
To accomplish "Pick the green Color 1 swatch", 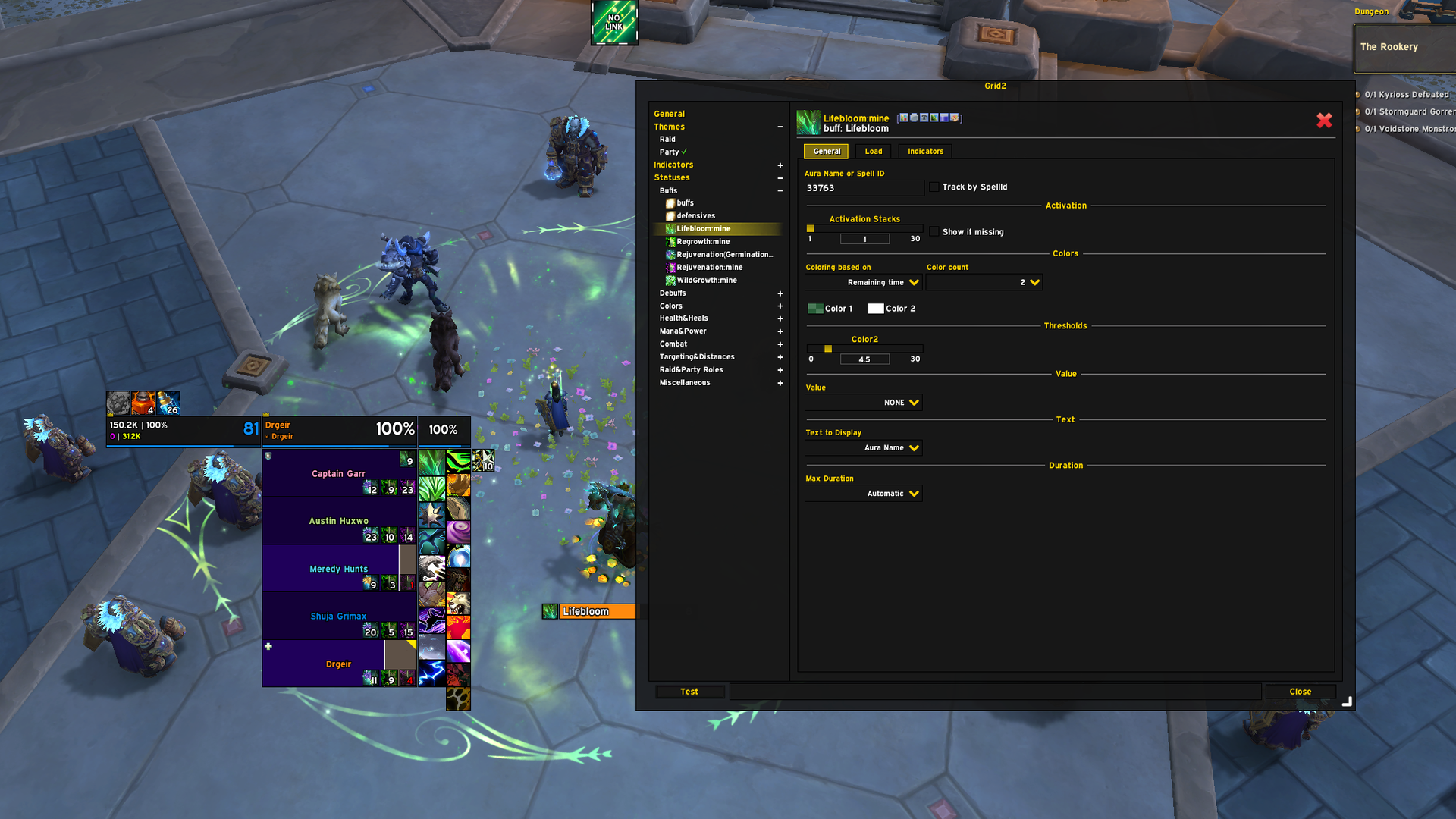I will pyautogui.click(x=815, y=309).
